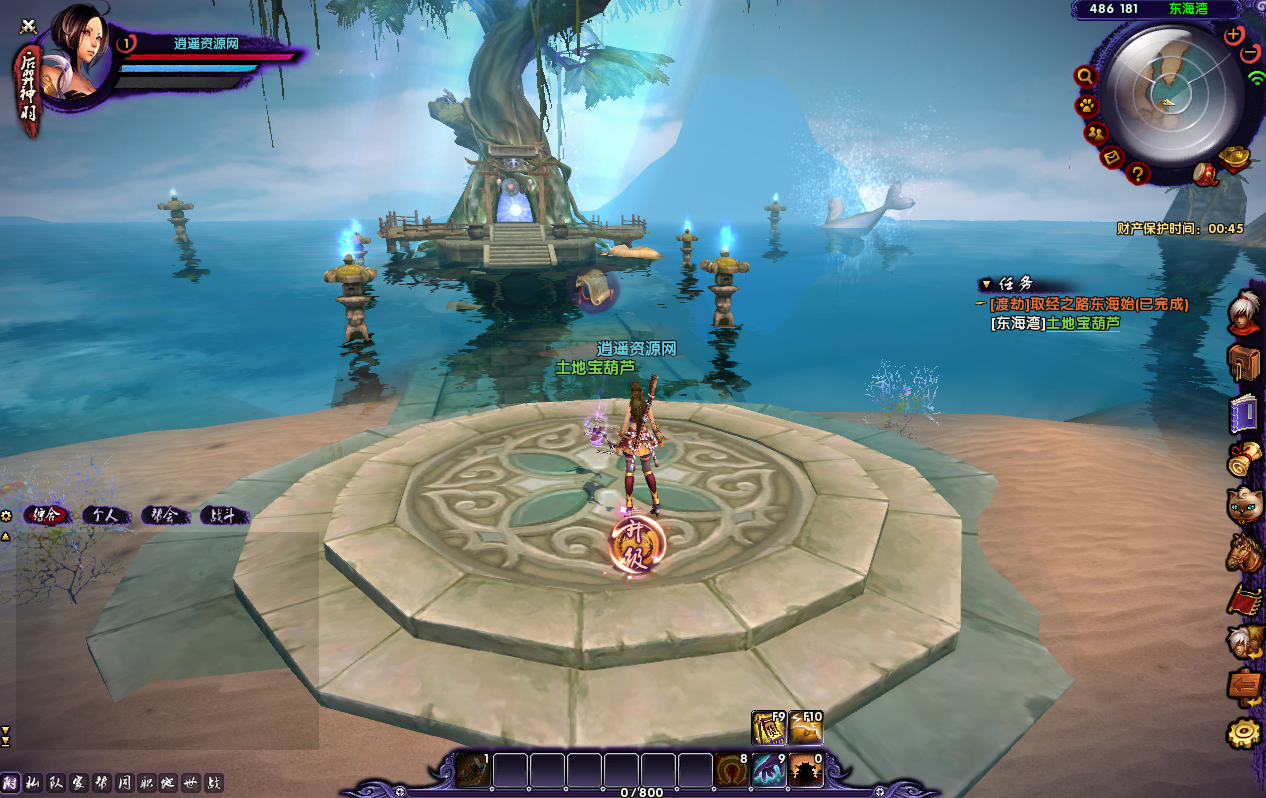Select the 土地宝葫芦 quest in tracker

coord(1083,323)
